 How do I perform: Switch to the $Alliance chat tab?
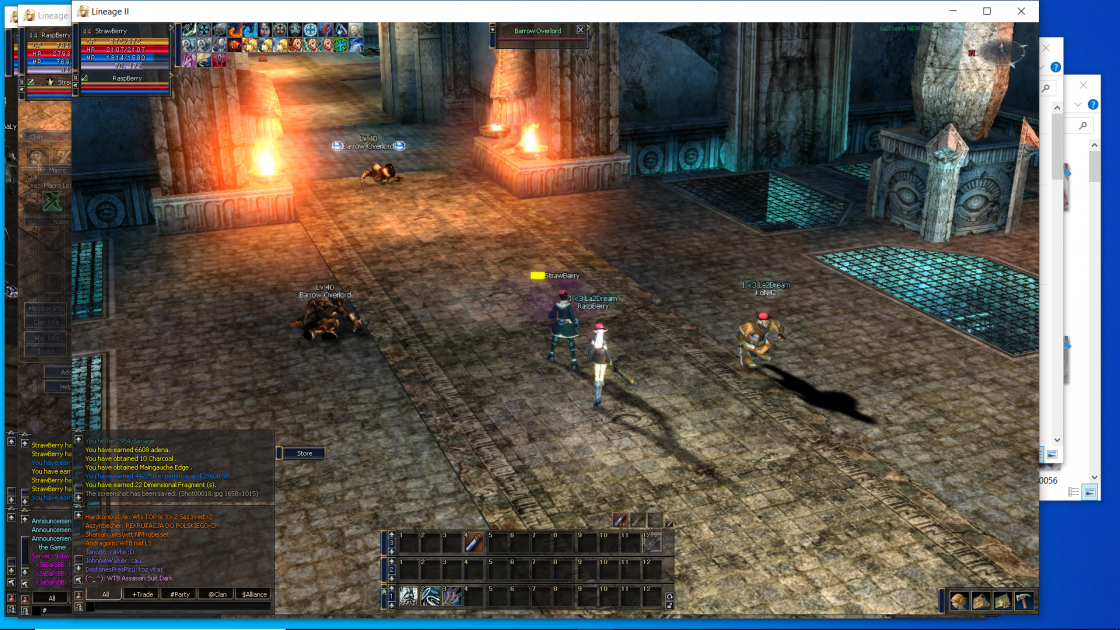pos(254,594)
